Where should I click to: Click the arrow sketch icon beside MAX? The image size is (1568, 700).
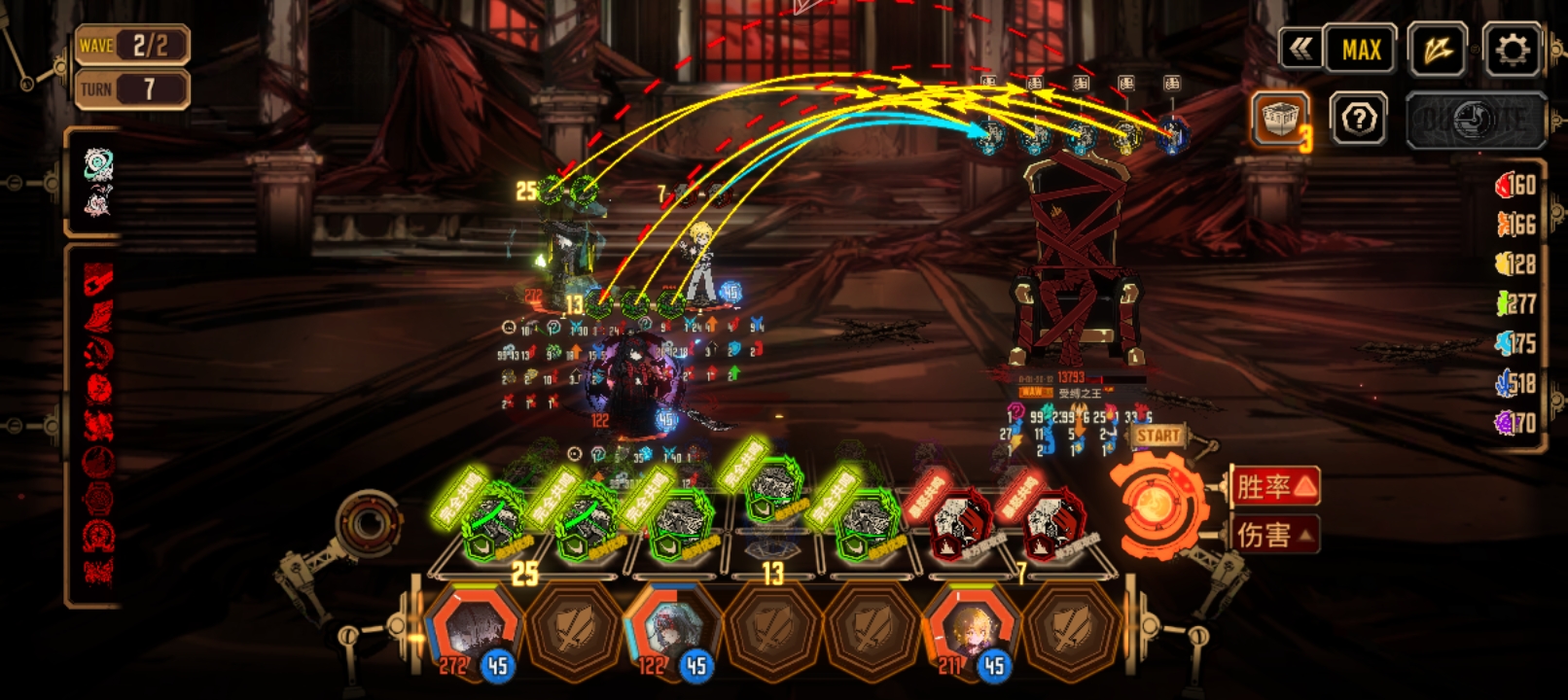[x=1437, y=50]
